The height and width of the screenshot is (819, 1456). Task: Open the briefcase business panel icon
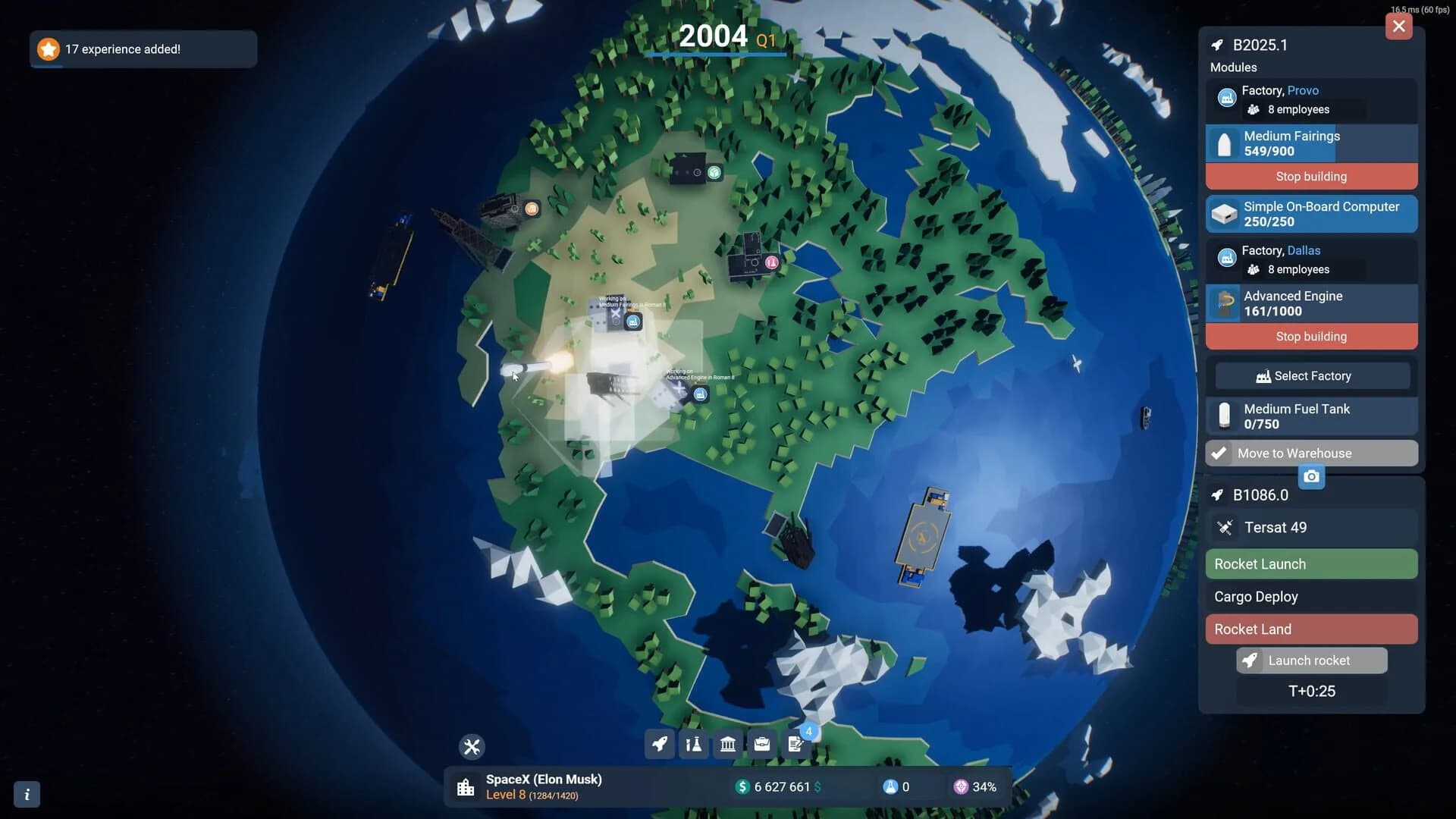point(761,745)
